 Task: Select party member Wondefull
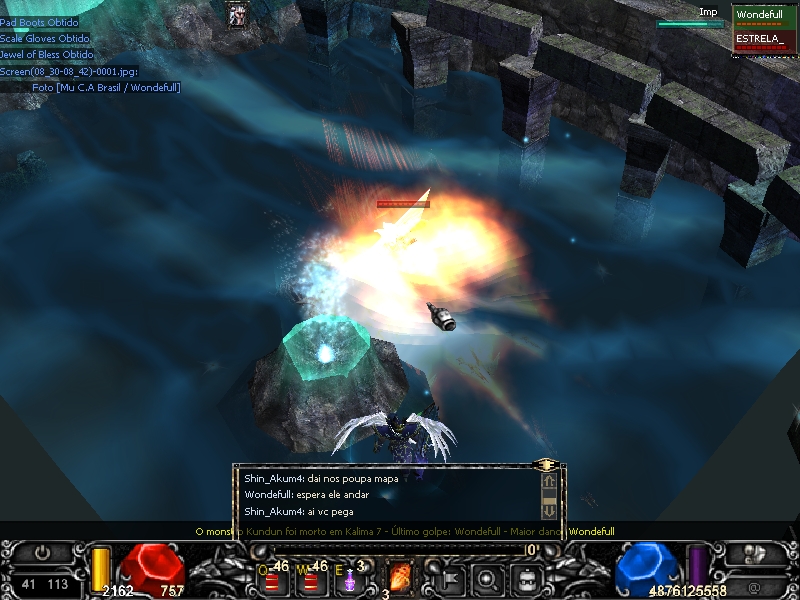(765, 16)
